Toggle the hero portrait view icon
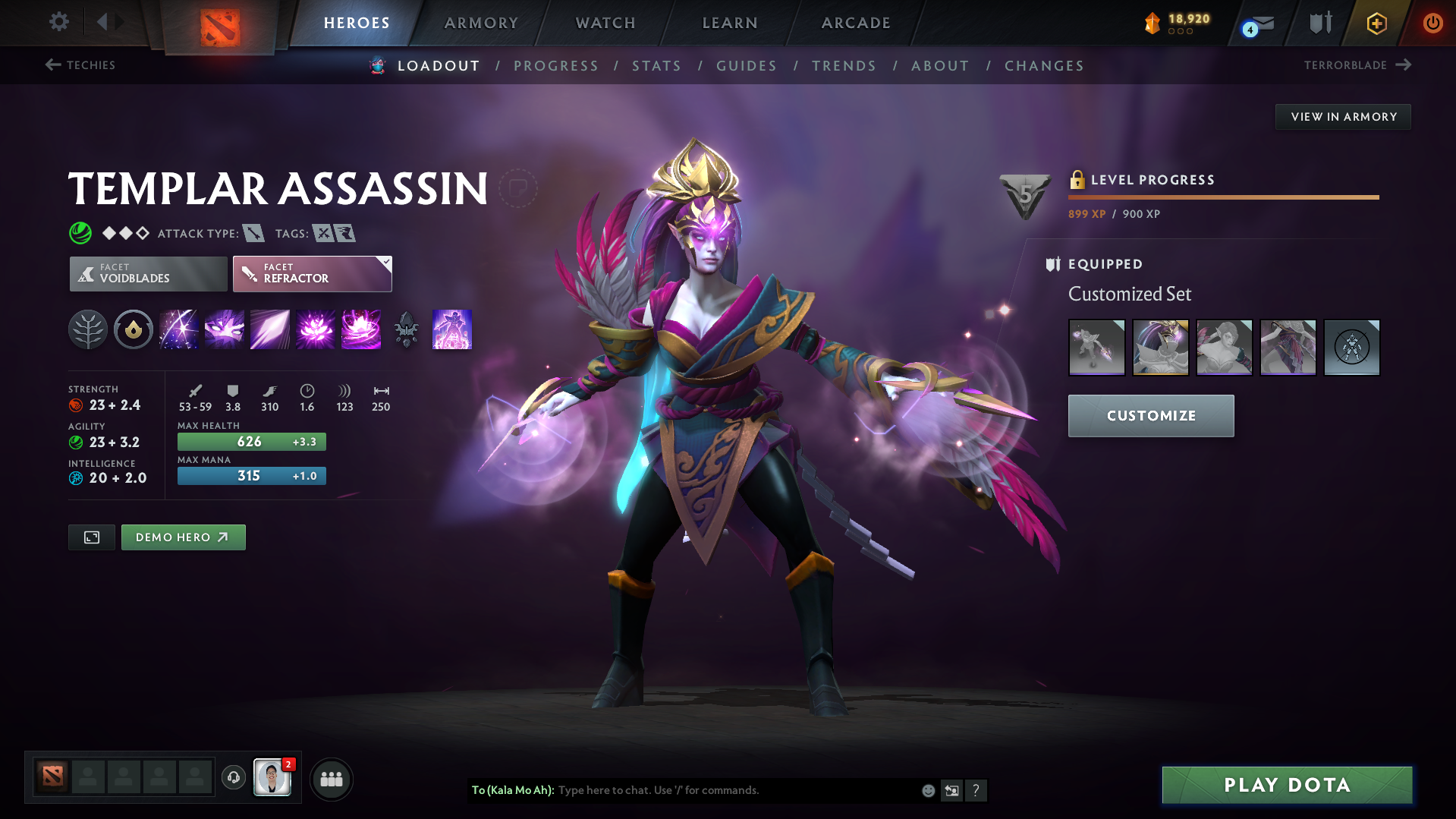Image resolution: width=1456 pixels, height=819 pixels. point(91,537)
